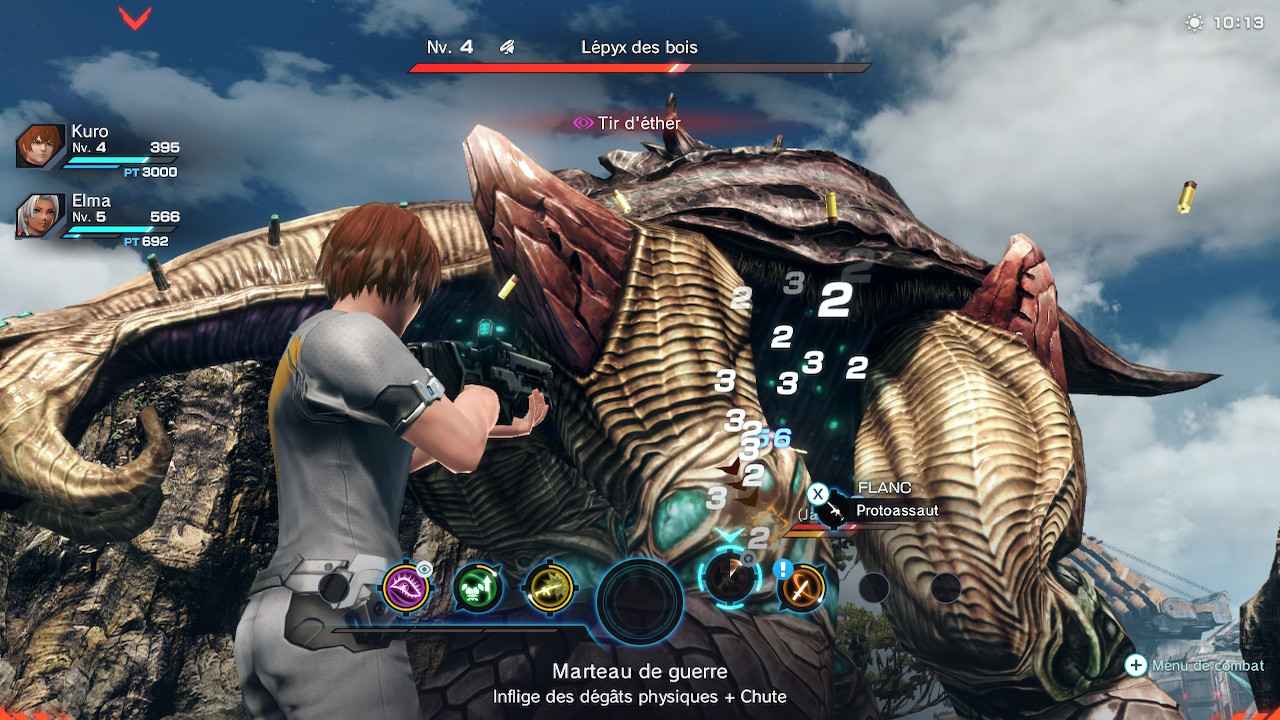Trigger the yellow ranged art icon

point(549,587)
